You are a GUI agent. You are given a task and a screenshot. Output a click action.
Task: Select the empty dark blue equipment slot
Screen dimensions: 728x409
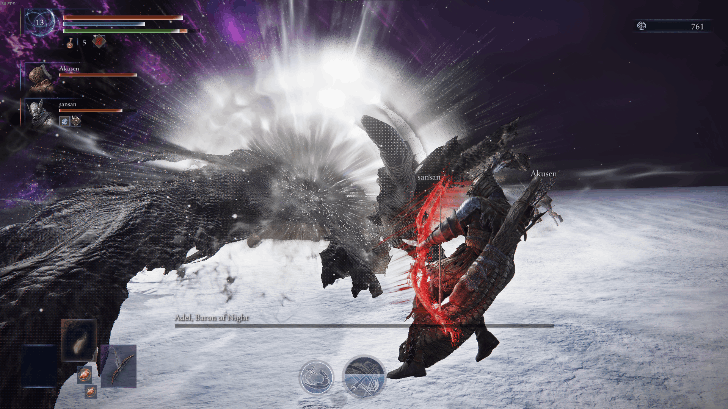pos(42,366)
